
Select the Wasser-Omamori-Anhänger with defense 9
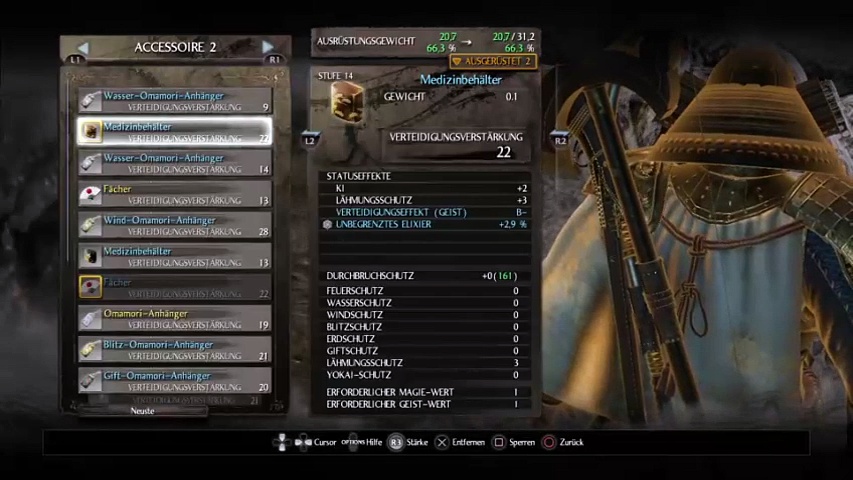point(175,100)
